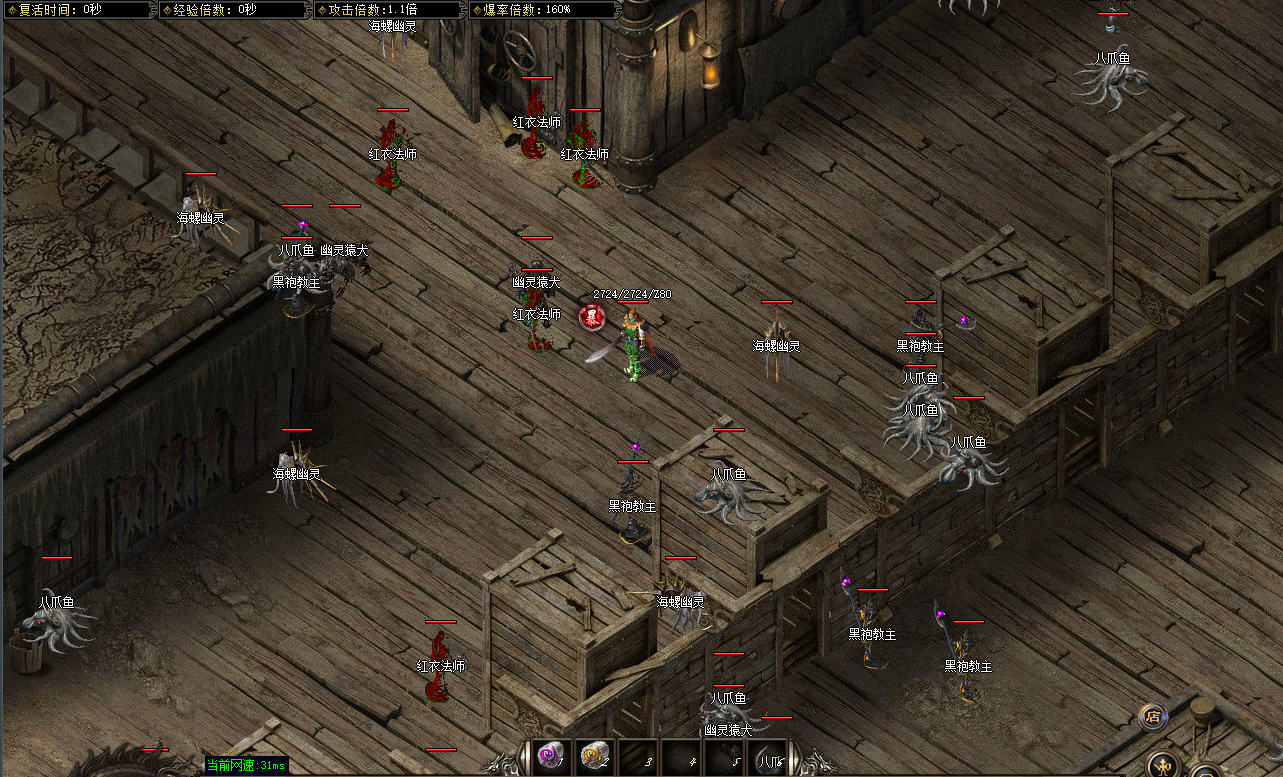The height and width of the screenshot is (777, 1283).
Task: Open the character icon with sword and shield
Action: (x=1162, y=767)
